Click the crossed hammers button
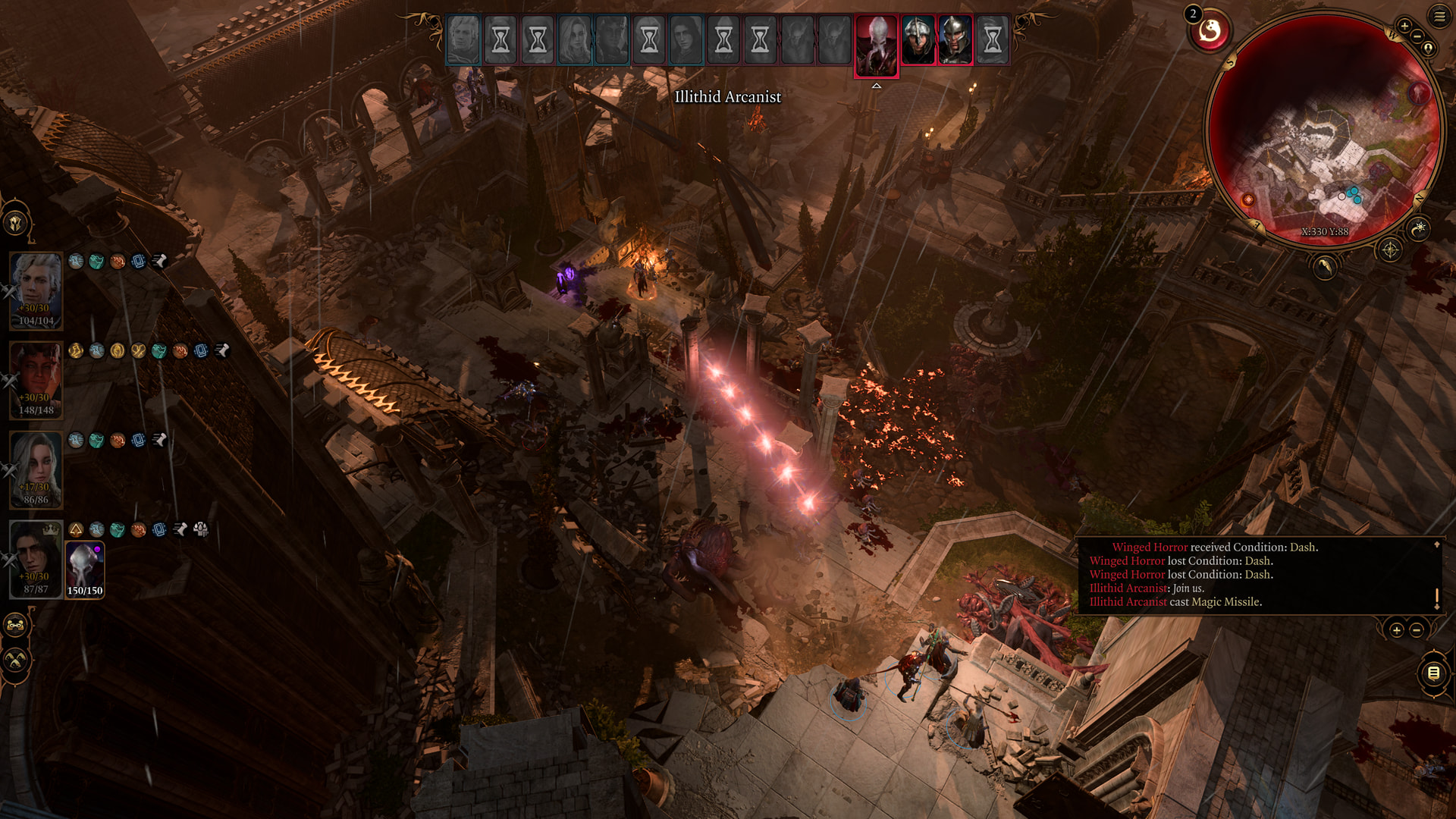The image size is (1456, 819). click(x=16, y=660)
